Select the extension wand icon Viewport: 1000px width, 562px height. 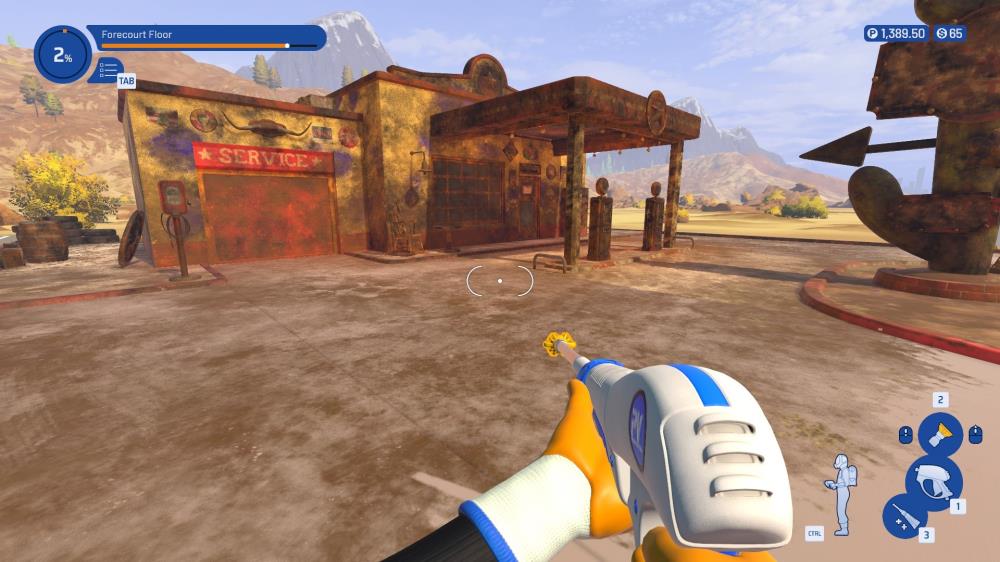pos(904,517)
